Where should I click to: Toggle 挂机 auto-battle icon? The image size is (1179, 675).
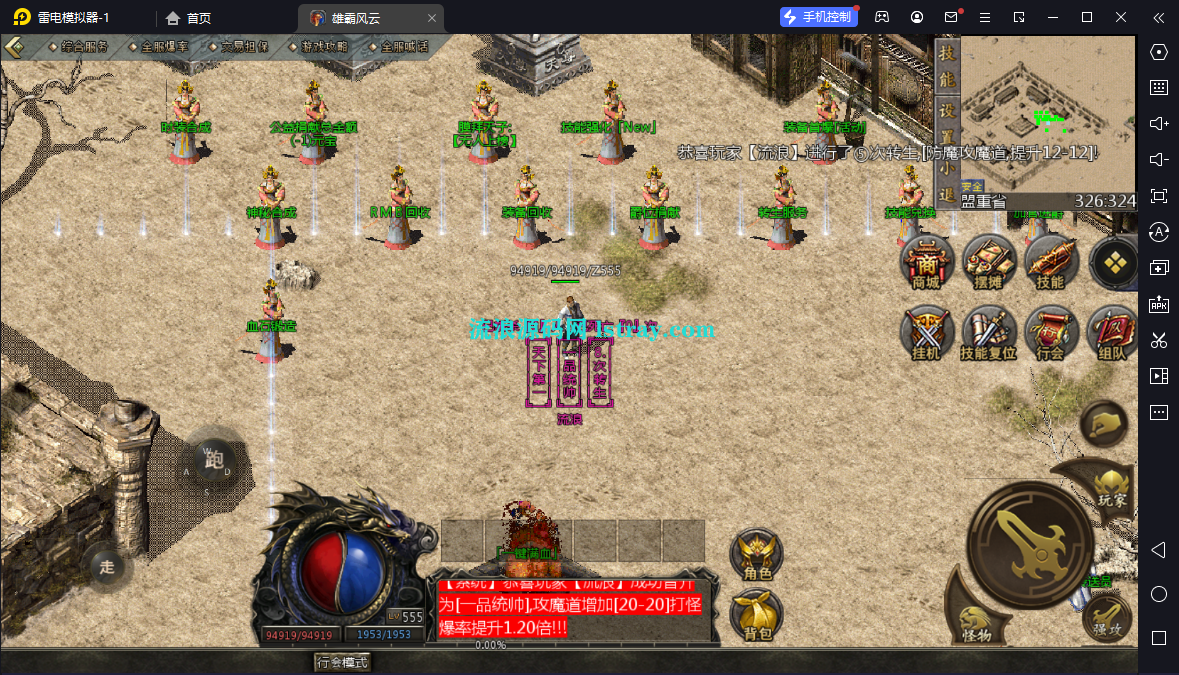click(x=926, y=333)
